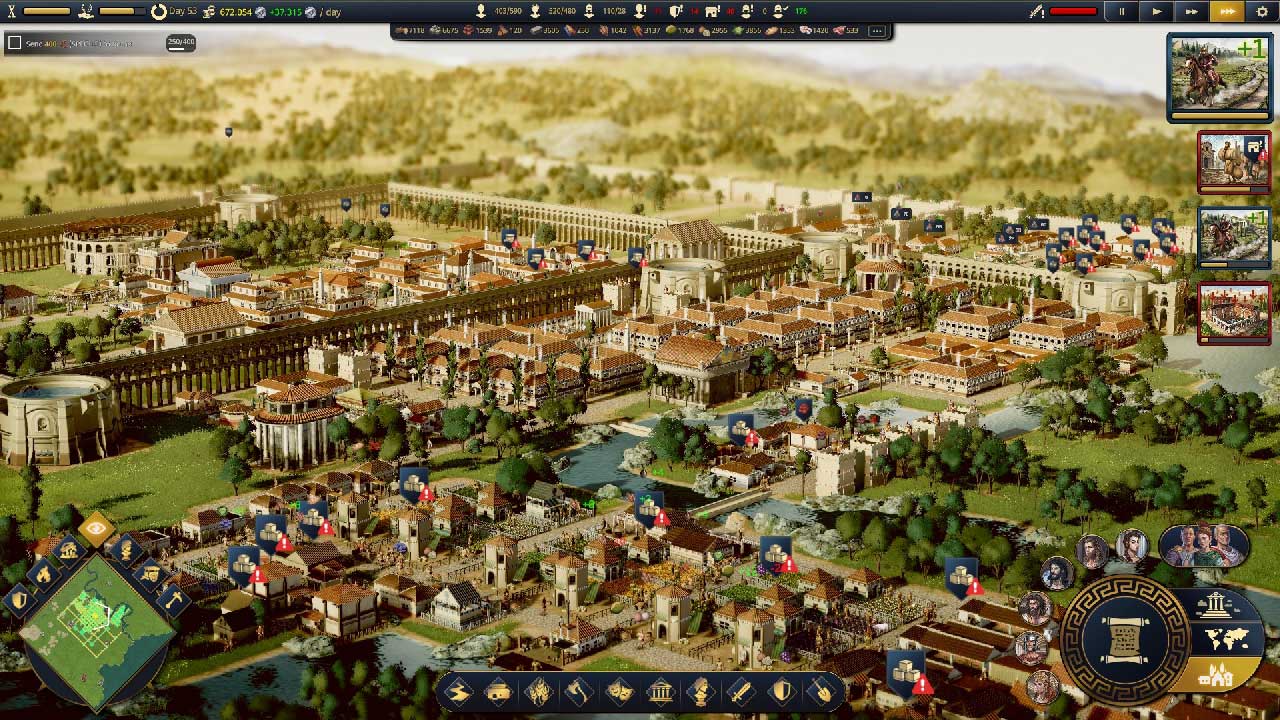The height and width of the screenshot is (720, 1280).
Task: Open the roads building category
Action: (458, 691)
